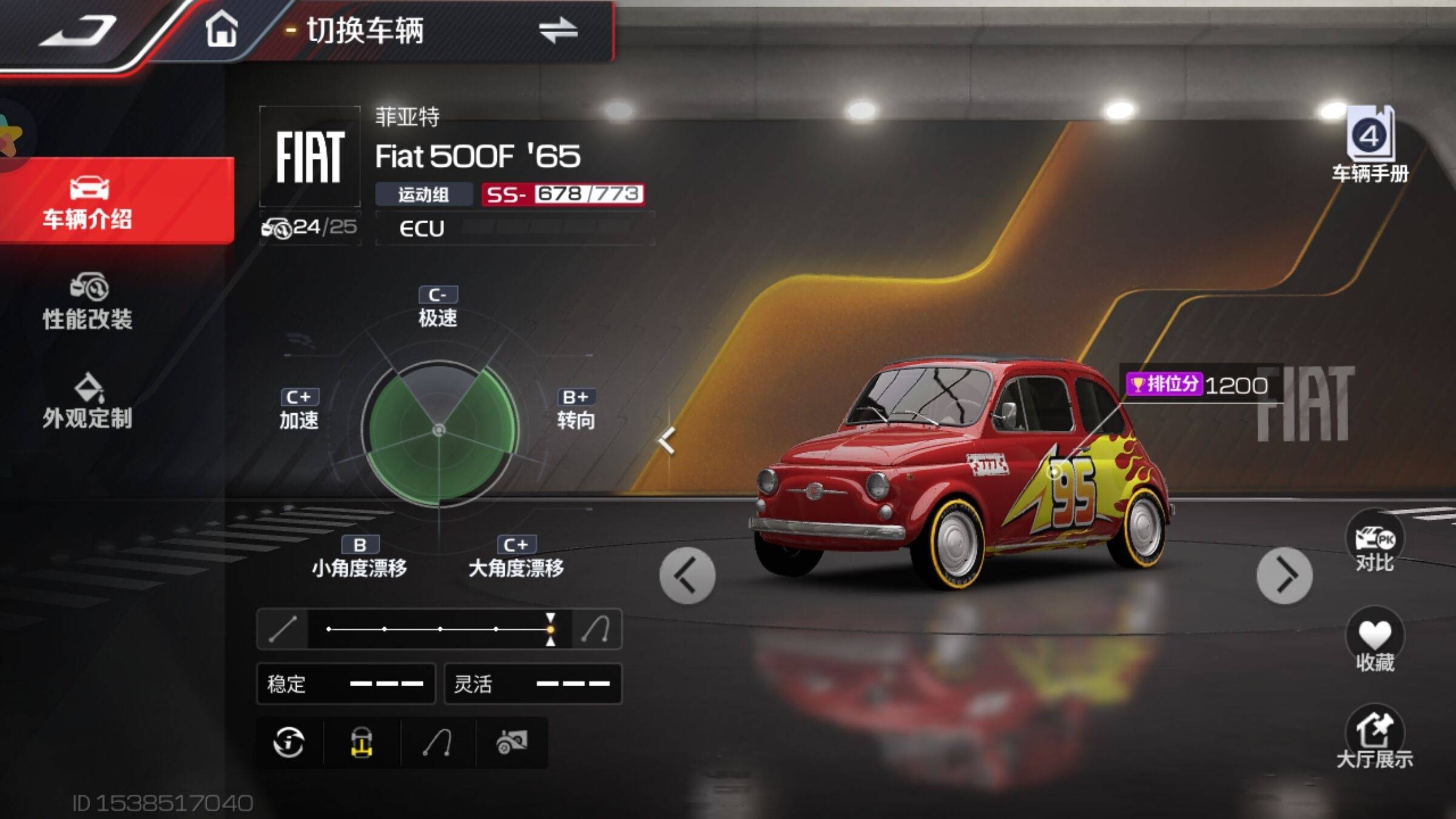The image size is (1456, 819).
Task: Open the car parts tuning icon
Action: (x=511, y=742)
